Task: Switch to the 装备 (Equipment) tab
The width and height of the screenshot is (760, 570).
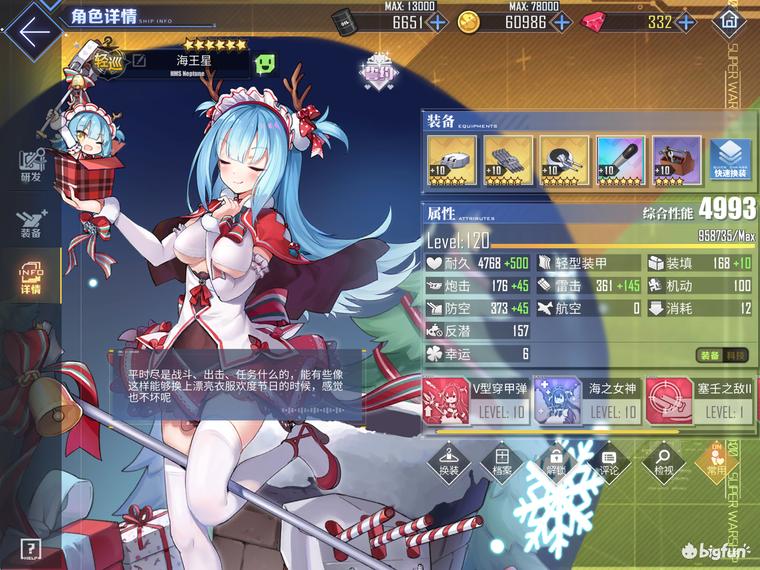Action: tap(30, 222)
